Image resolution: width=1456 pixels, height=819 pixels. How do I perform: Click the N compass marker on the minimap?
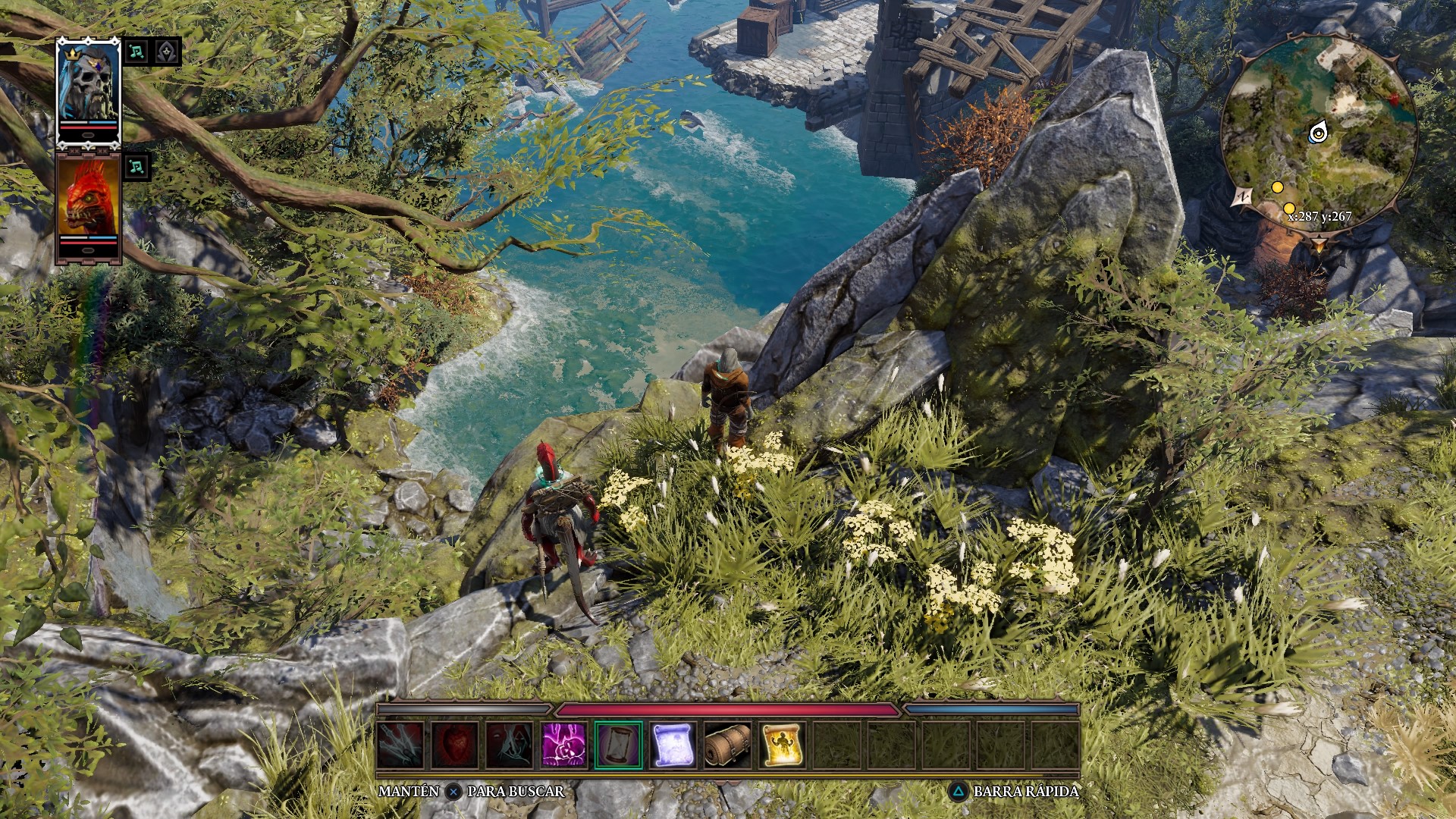(1241, 198)
